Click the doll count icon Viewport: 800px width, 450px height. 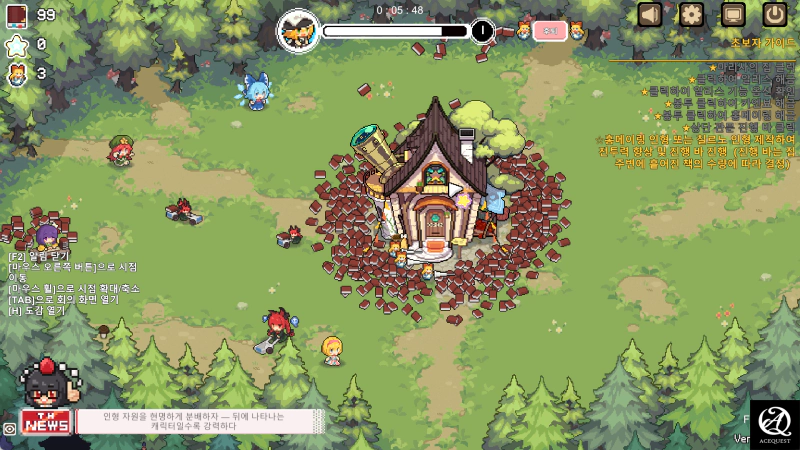[17, 74]
